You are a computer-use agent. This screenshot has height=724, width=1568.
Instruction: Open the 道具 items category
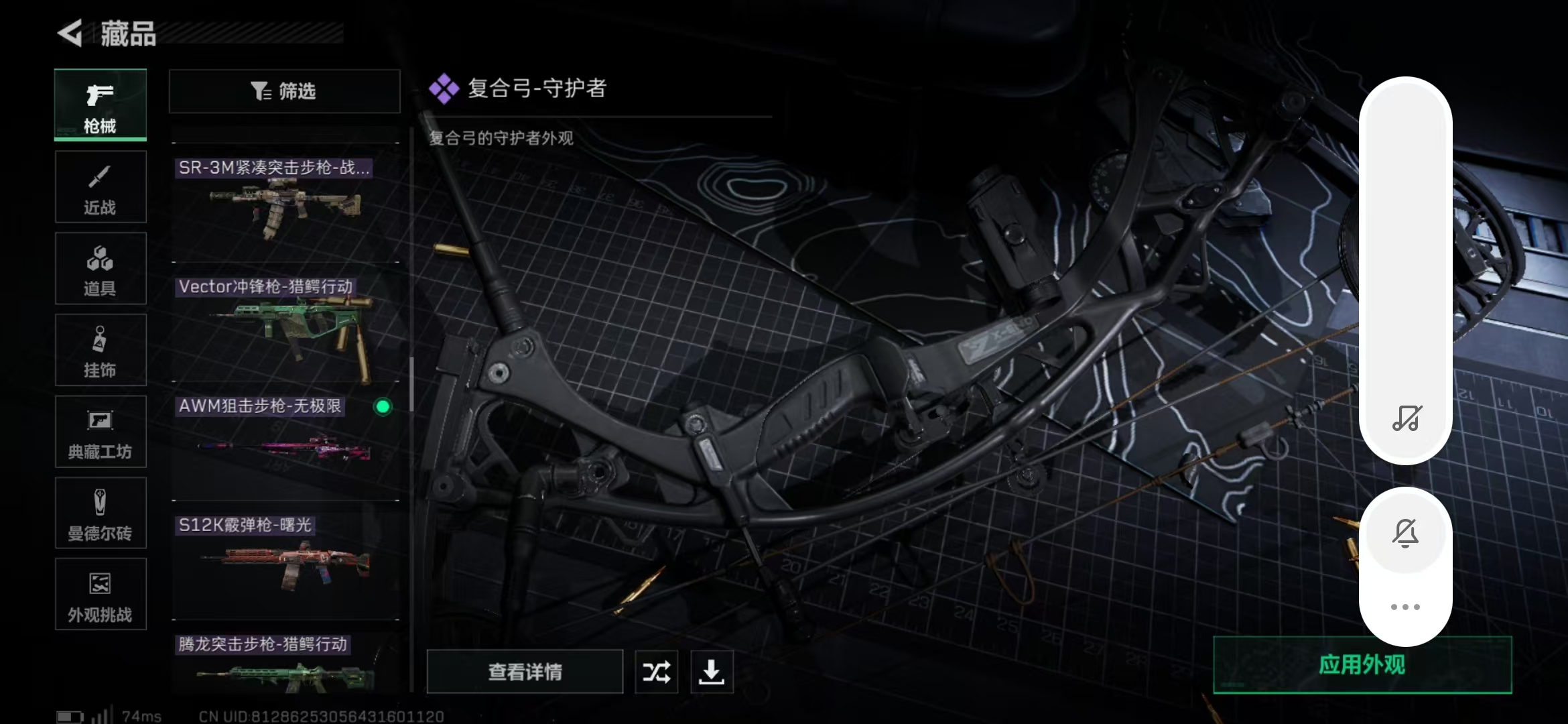pos(100,268)
